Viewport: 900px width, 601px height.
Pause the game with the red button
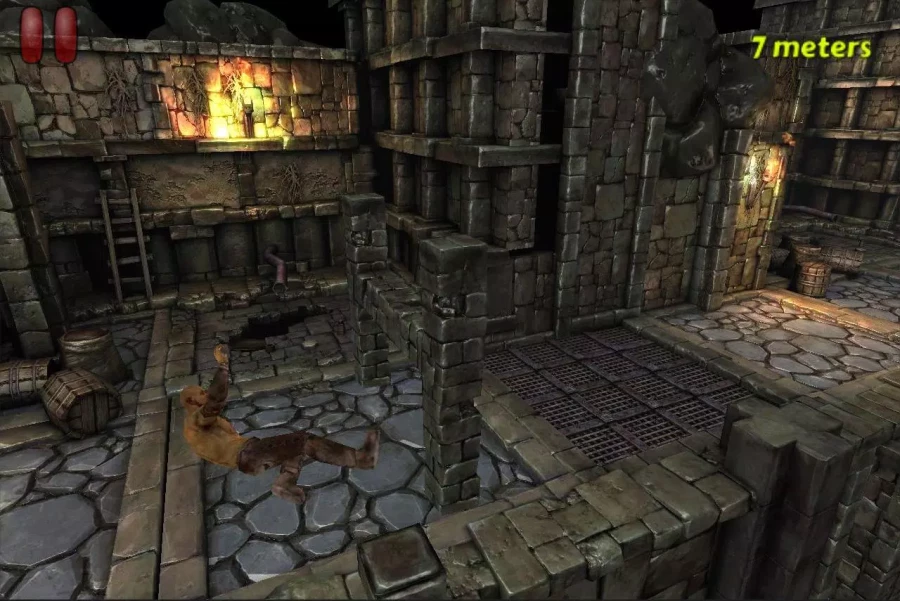point(49,34)
